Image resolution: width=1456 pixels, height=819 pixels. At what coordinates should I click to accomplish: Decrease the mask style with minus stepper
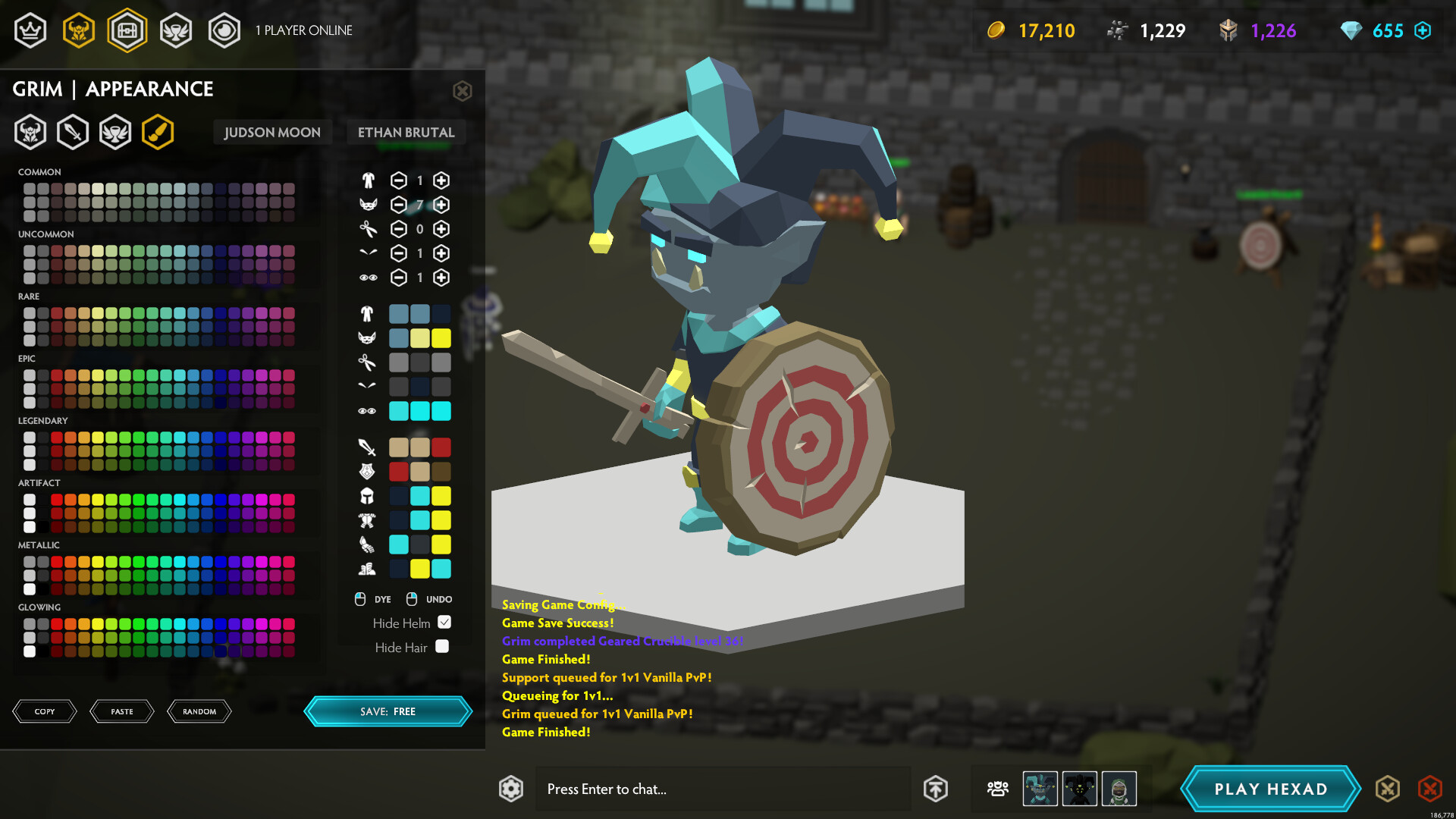398,205
